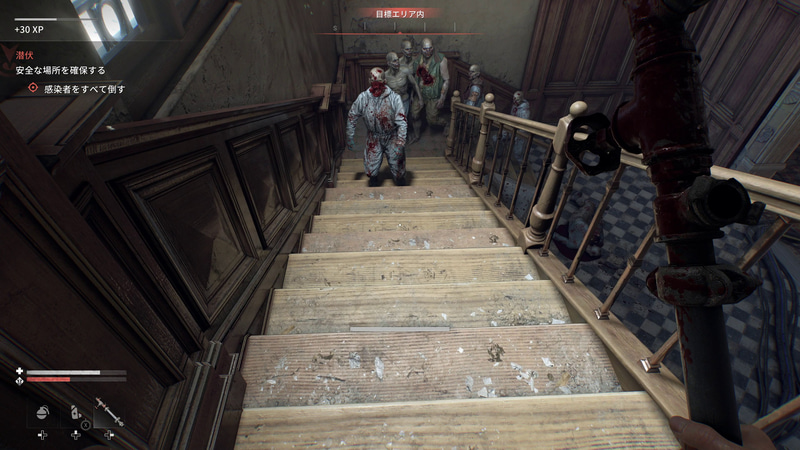Screen dimensions: 800x450
Task: Select the grenade throwable slot
Action: coord(43,411)
